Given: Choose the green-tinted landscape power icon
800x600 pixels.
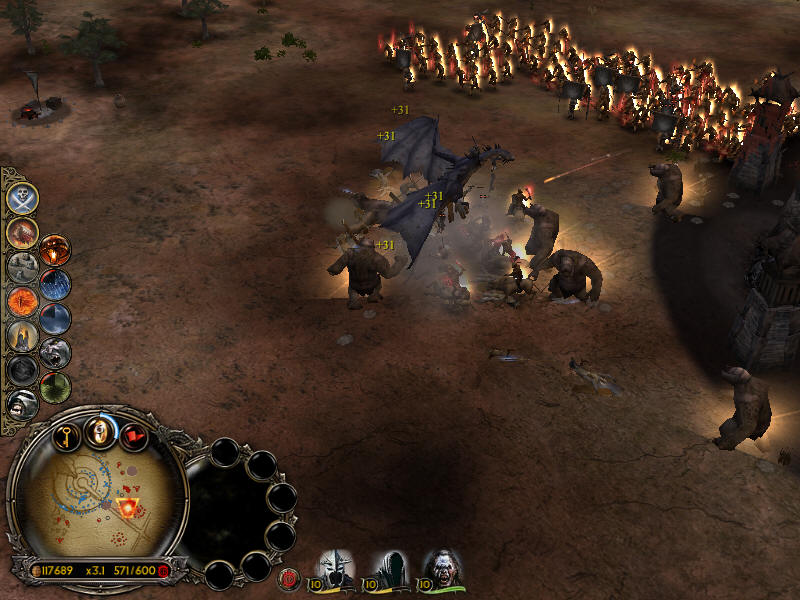Looking at the screenshot, I should coord(55,386).
